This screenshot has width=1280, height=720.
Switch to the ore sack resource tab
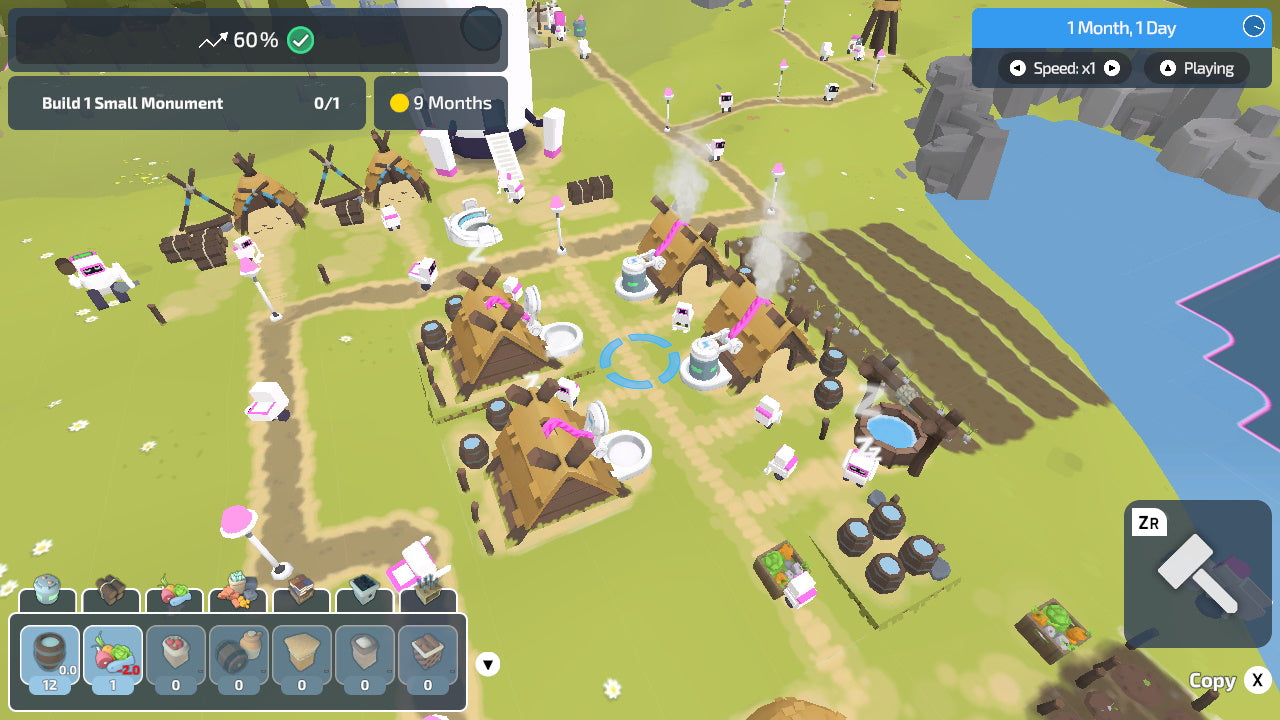(238, 588)
